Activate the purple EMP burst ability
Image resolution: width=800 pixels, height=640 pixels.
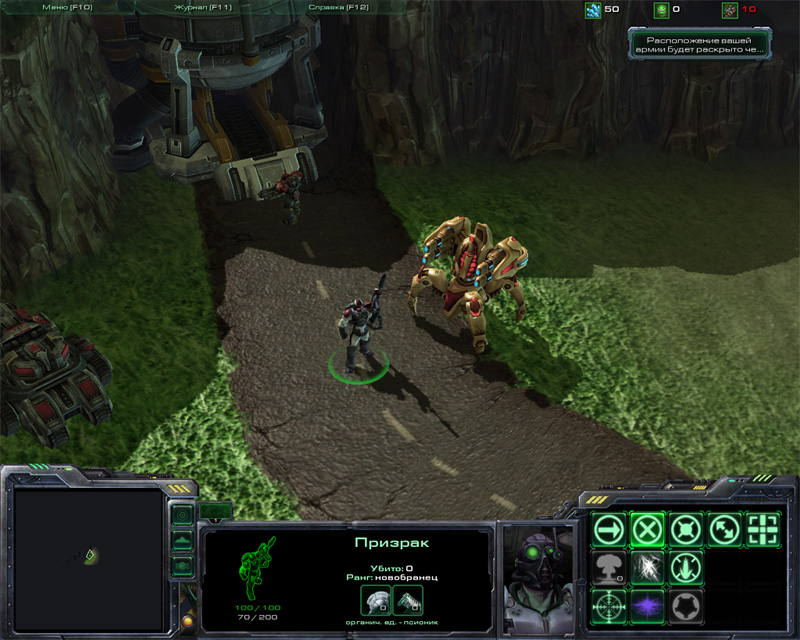coord(647,605)
